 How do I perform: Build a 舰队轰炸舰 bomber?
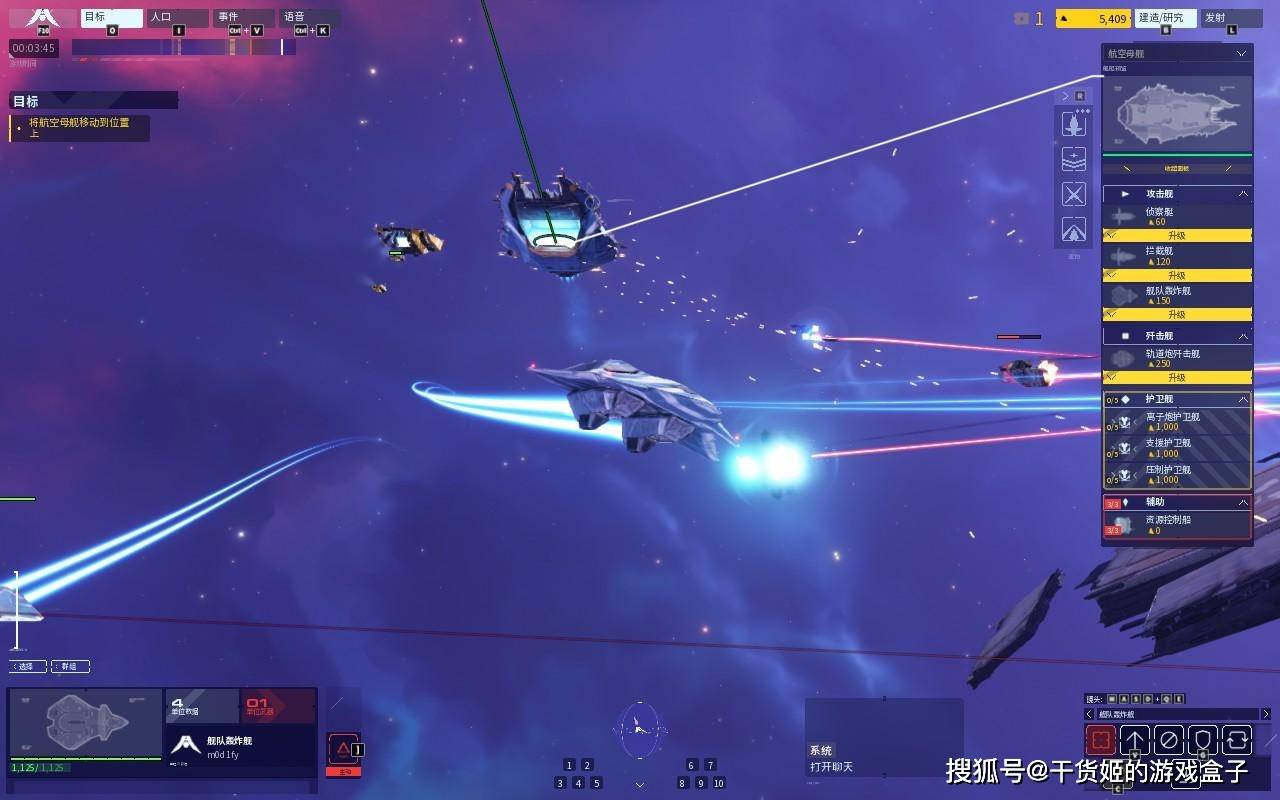(x=1177, y=295)
